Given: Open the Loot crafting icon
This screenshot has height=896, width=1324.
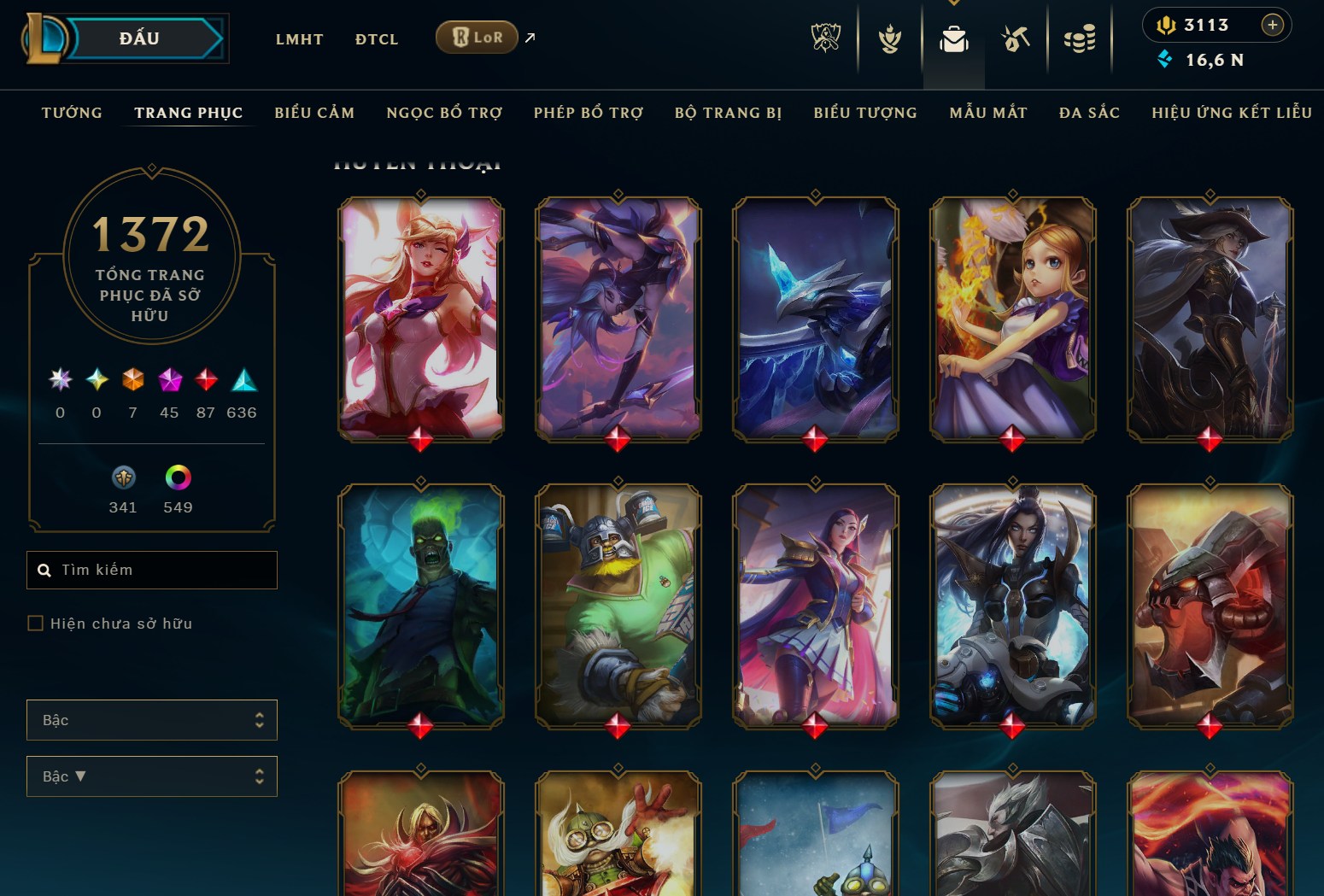Looking at the screenshot, I should [1016, 38].
